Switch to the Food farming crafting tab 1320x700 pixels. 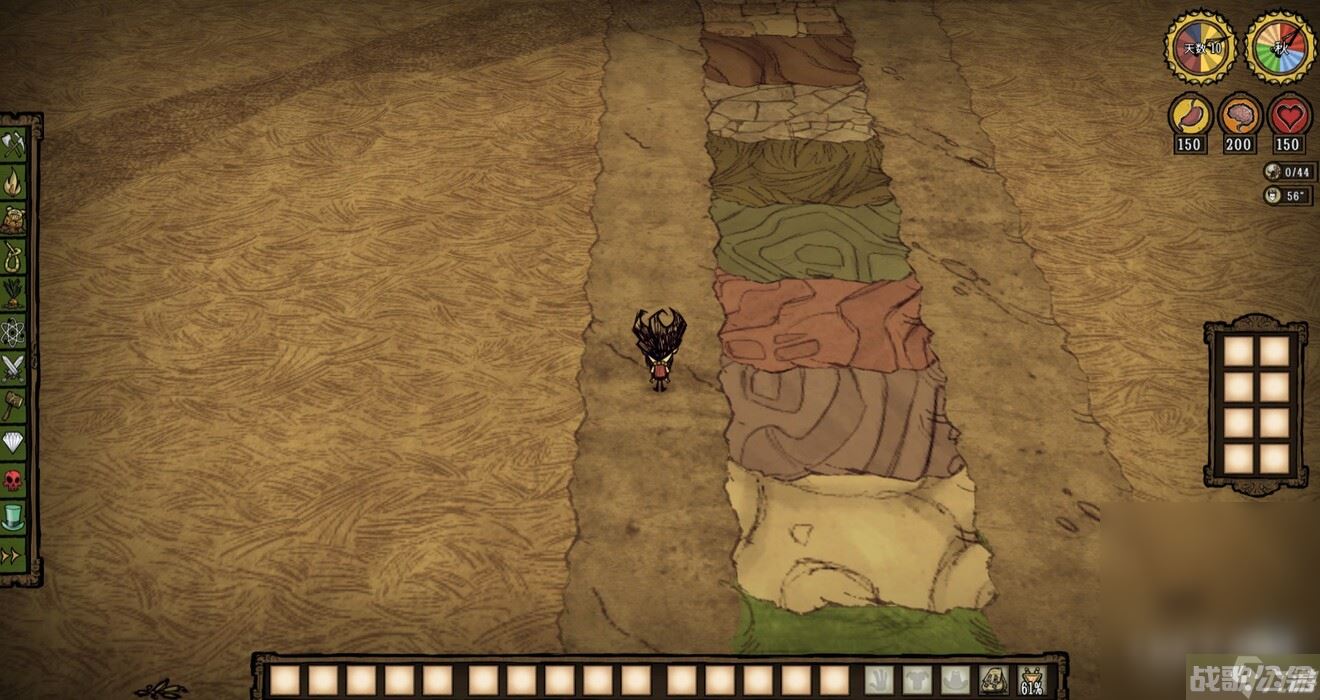pyautogui.click(x=13, y=294)
